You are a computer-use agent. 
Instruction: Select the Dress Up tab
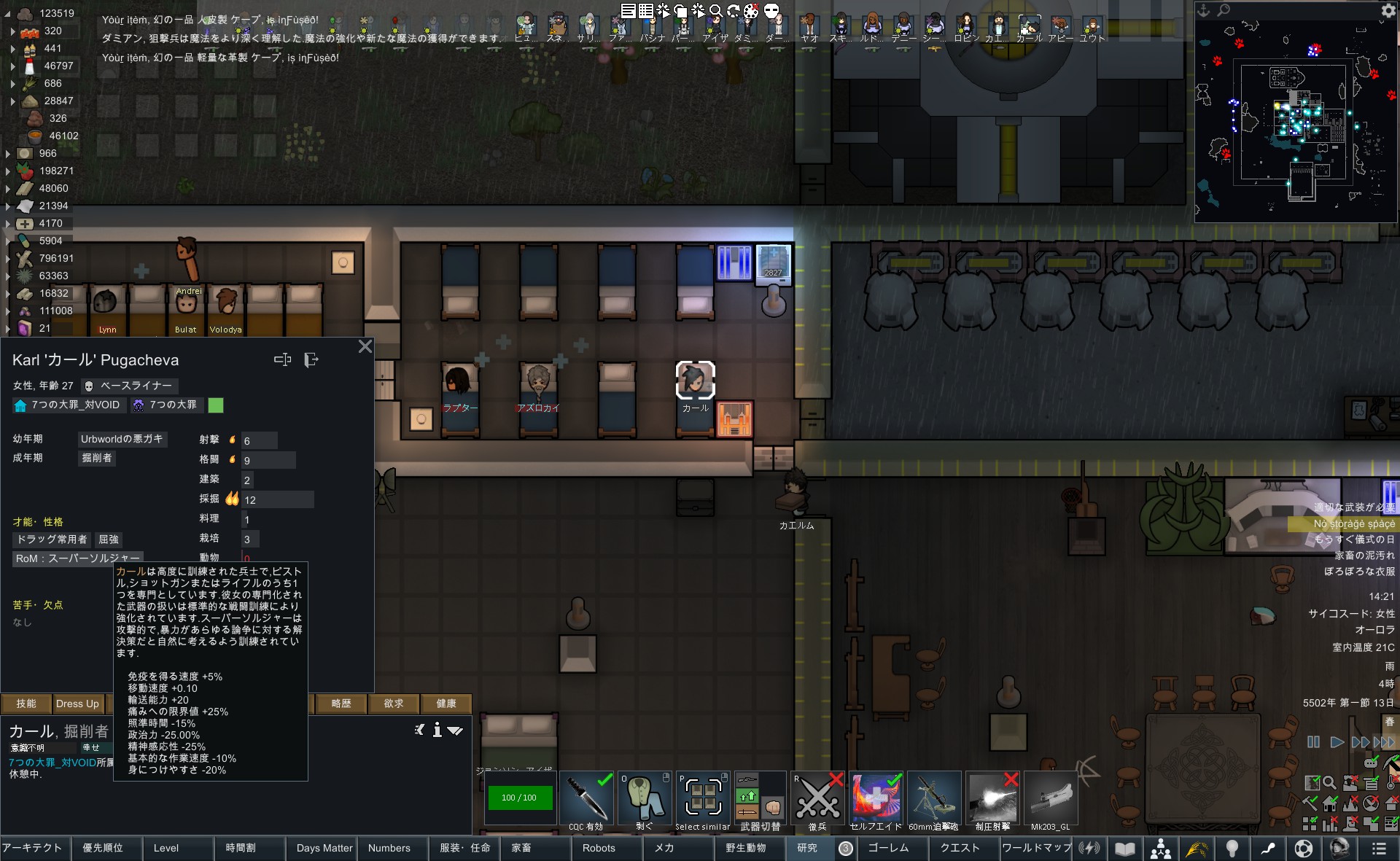77,704
